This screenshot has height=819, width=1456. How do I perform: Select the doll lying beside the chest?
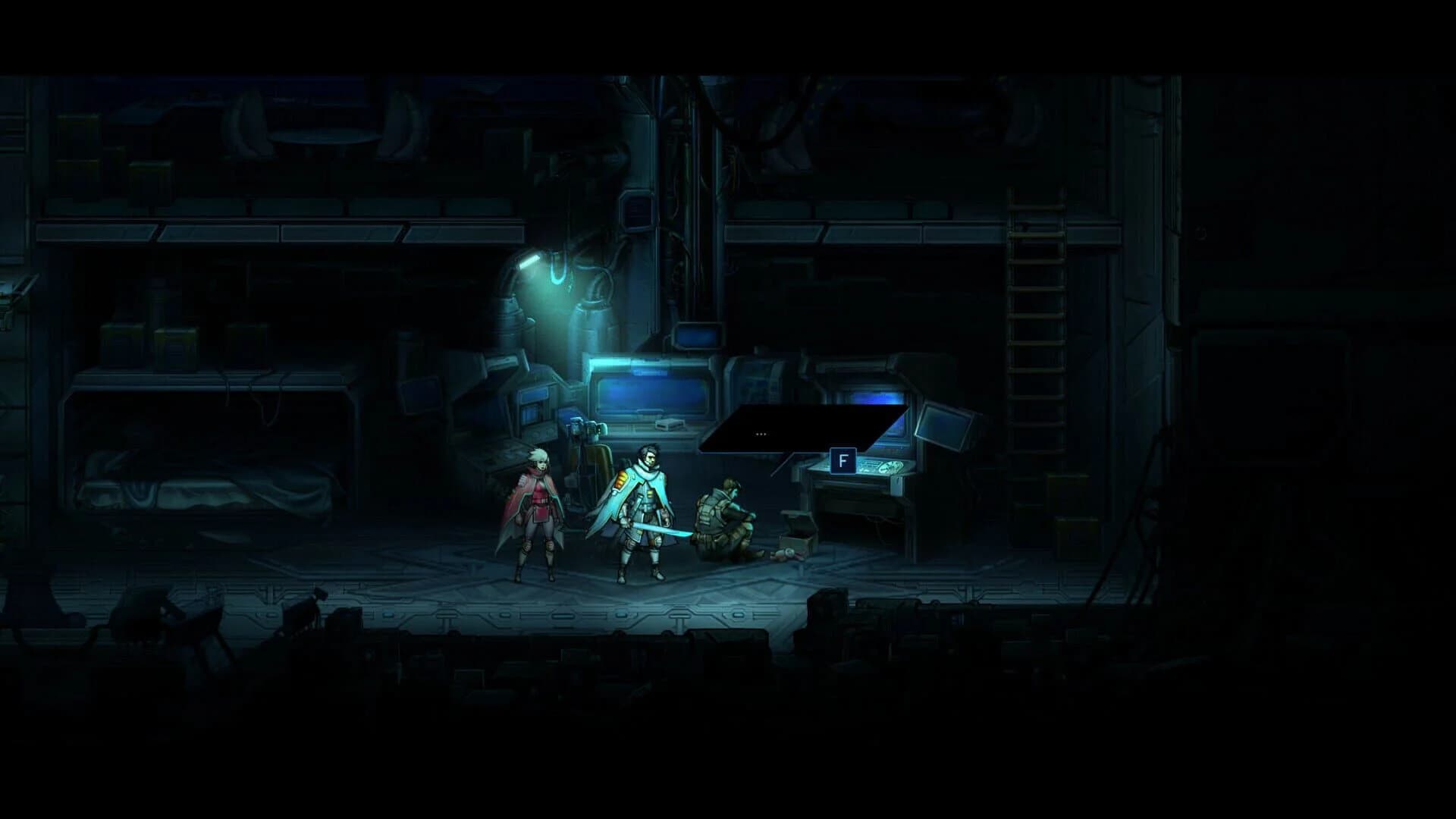click(787, 556)
